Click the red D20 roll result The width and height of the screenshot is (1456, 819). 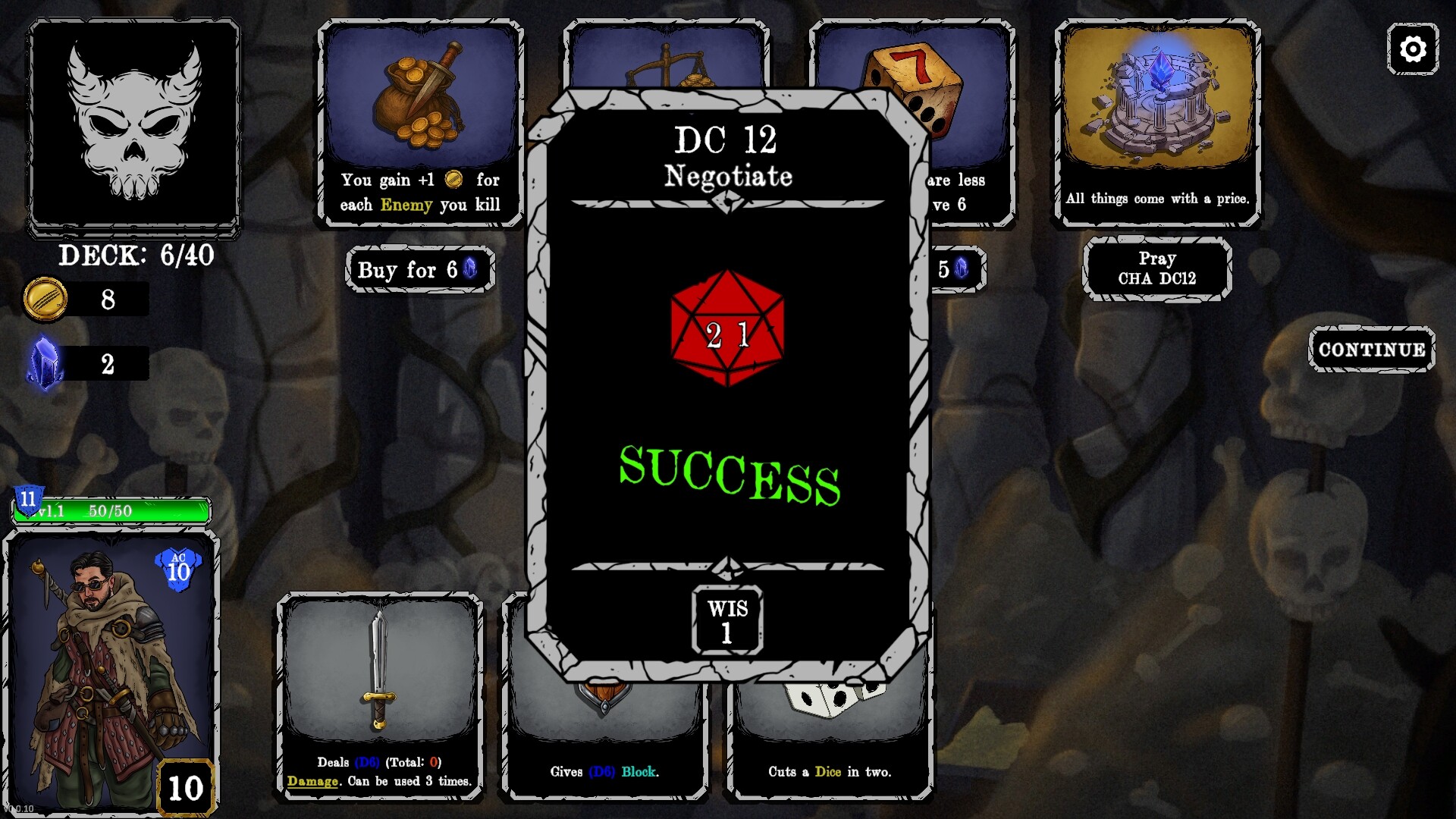coord(727,328)
